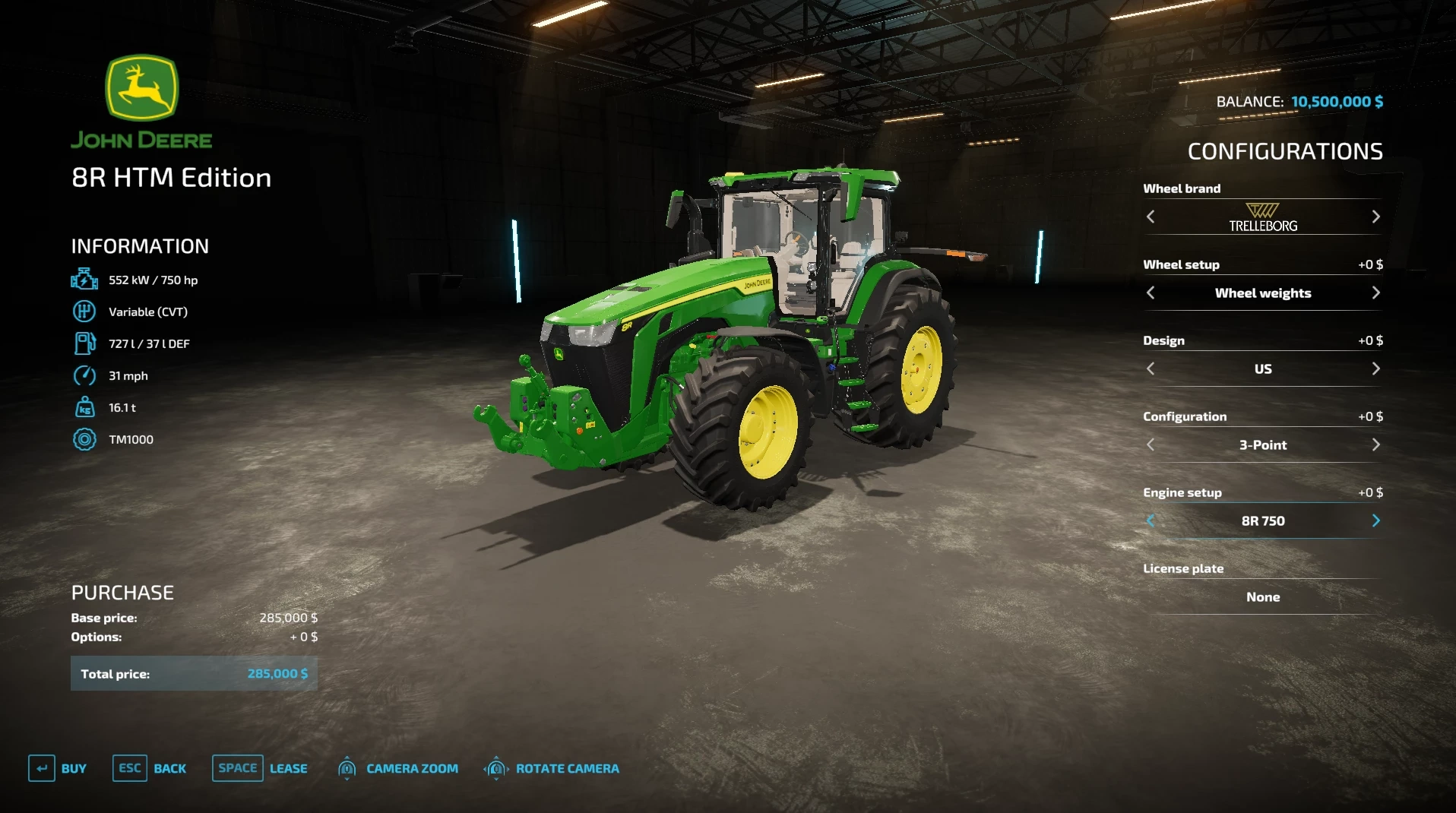This screenshot has height=813, width=1456.
Task: Switch wheel setup to next option
Action: tap(1376, 293)
